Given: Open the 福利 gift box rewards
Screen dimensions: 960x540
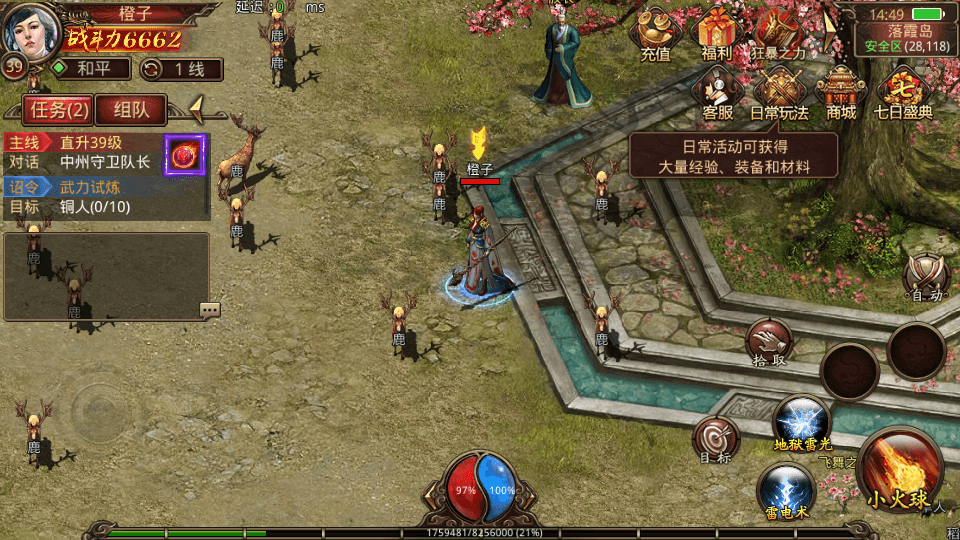Looking at the screenshot, I should point(716,34).
